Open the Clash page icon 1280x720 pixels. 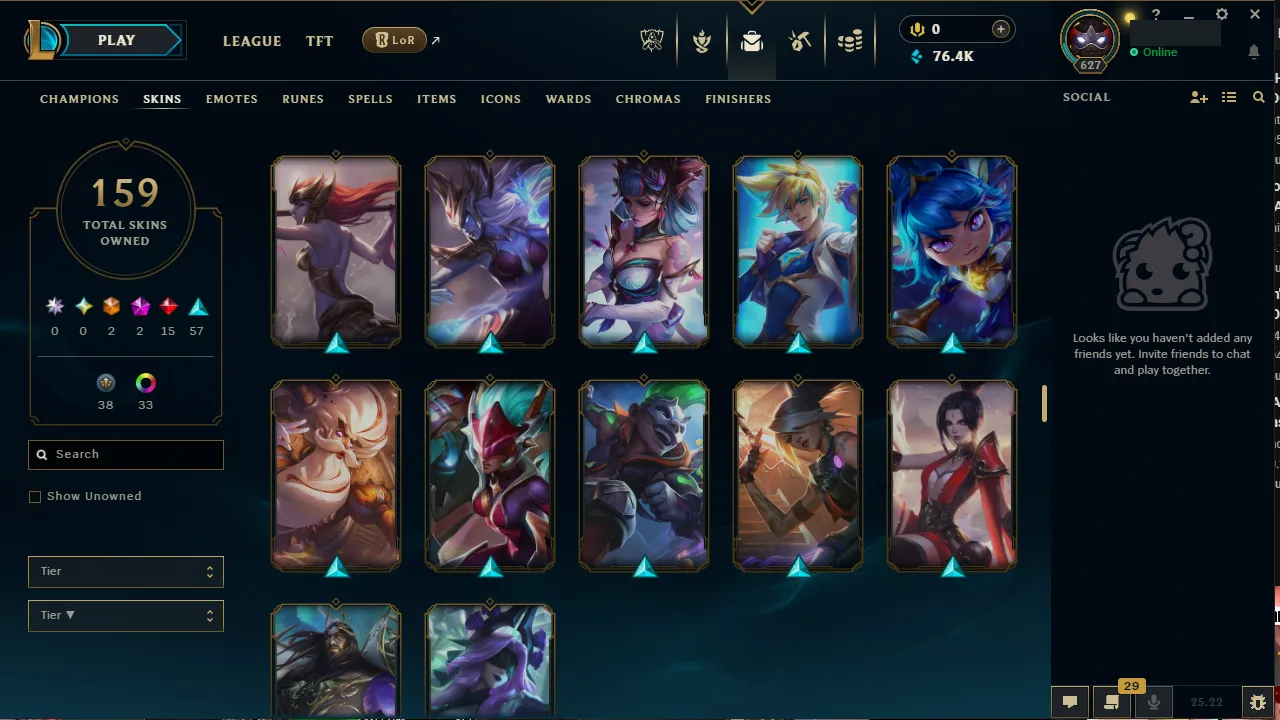pyautogui.click(x=702, y=41)
